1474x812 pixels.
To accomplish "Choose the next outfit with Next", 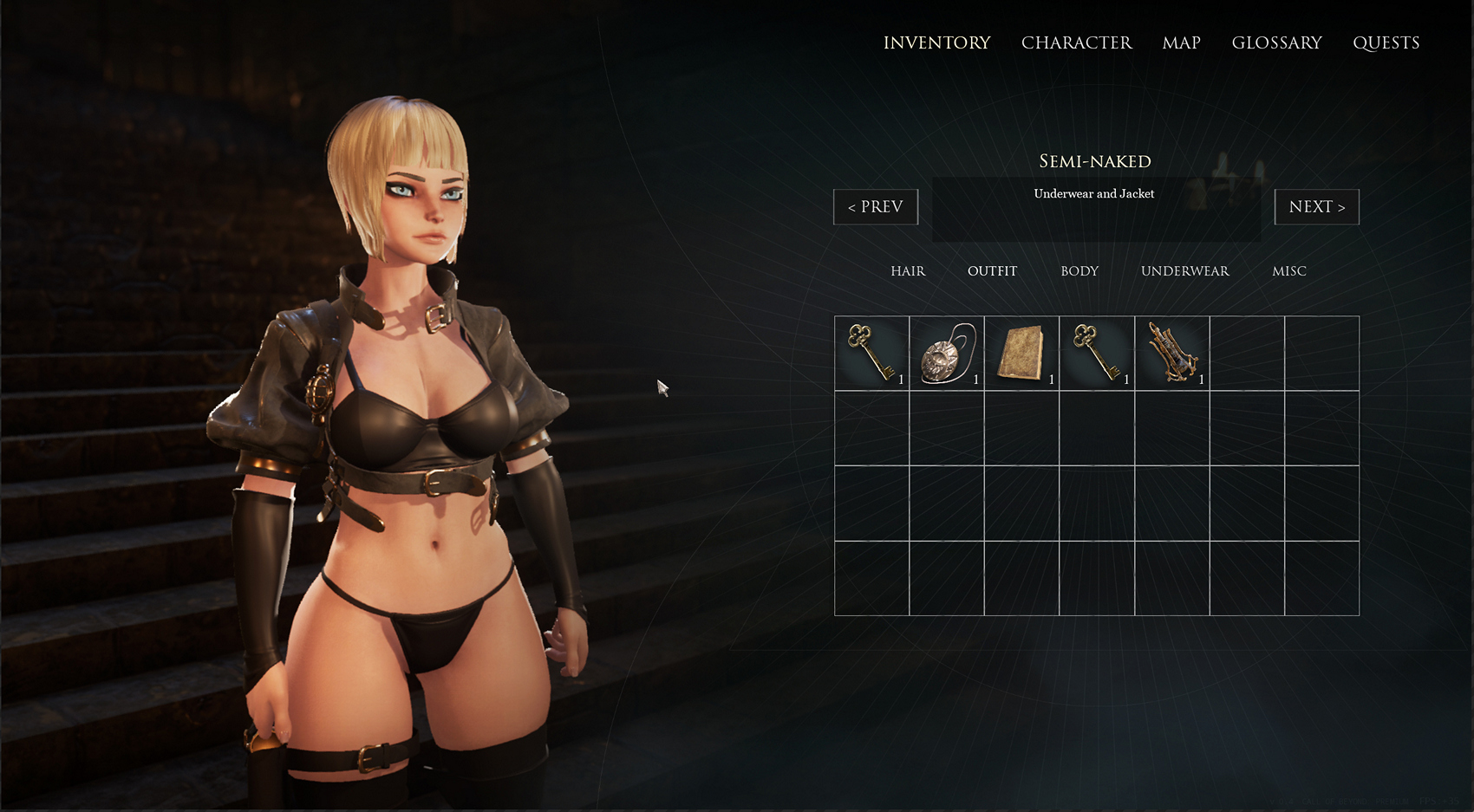I will 1316,207.
